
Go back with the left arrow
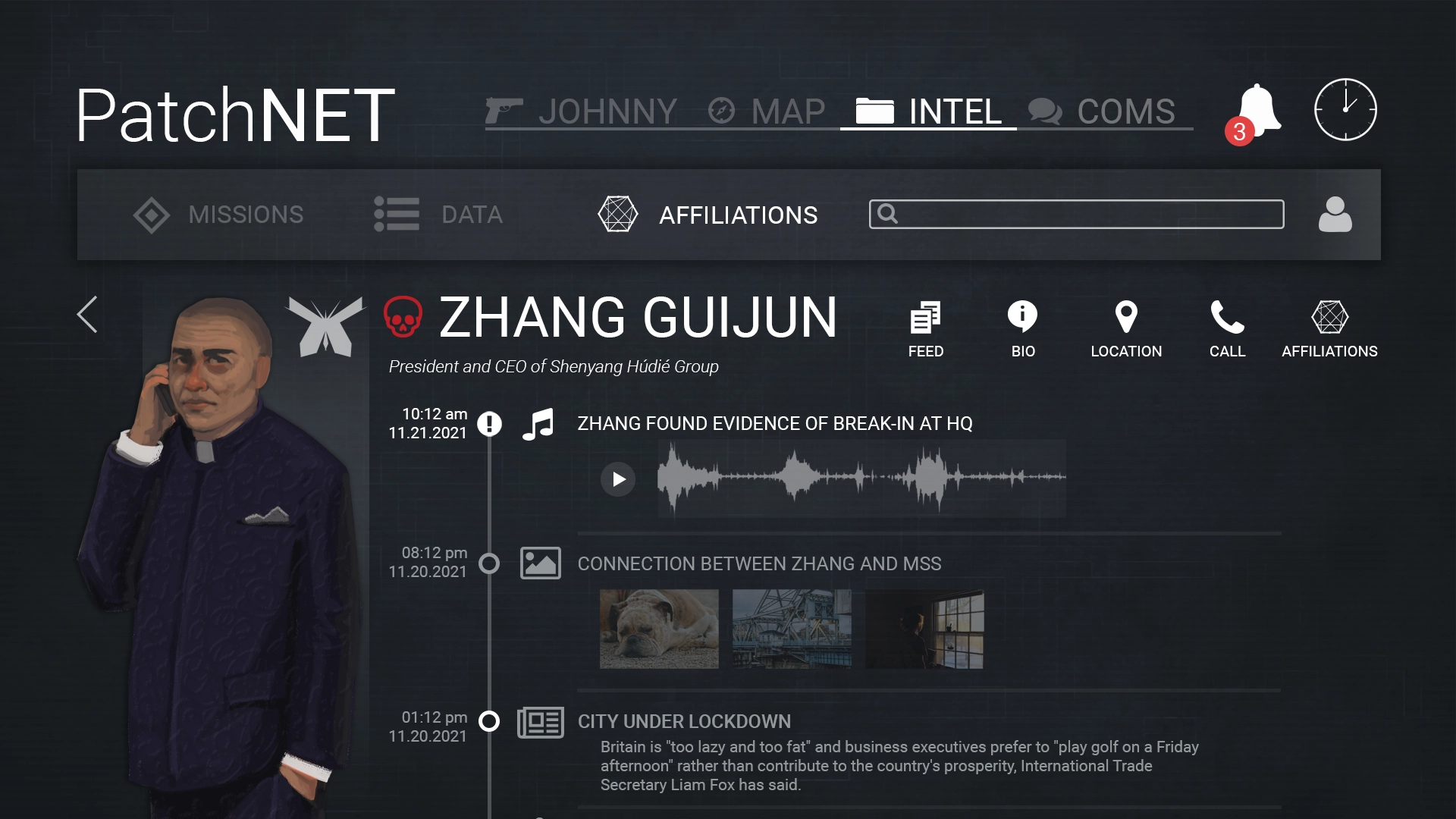[x=87, y=314]
